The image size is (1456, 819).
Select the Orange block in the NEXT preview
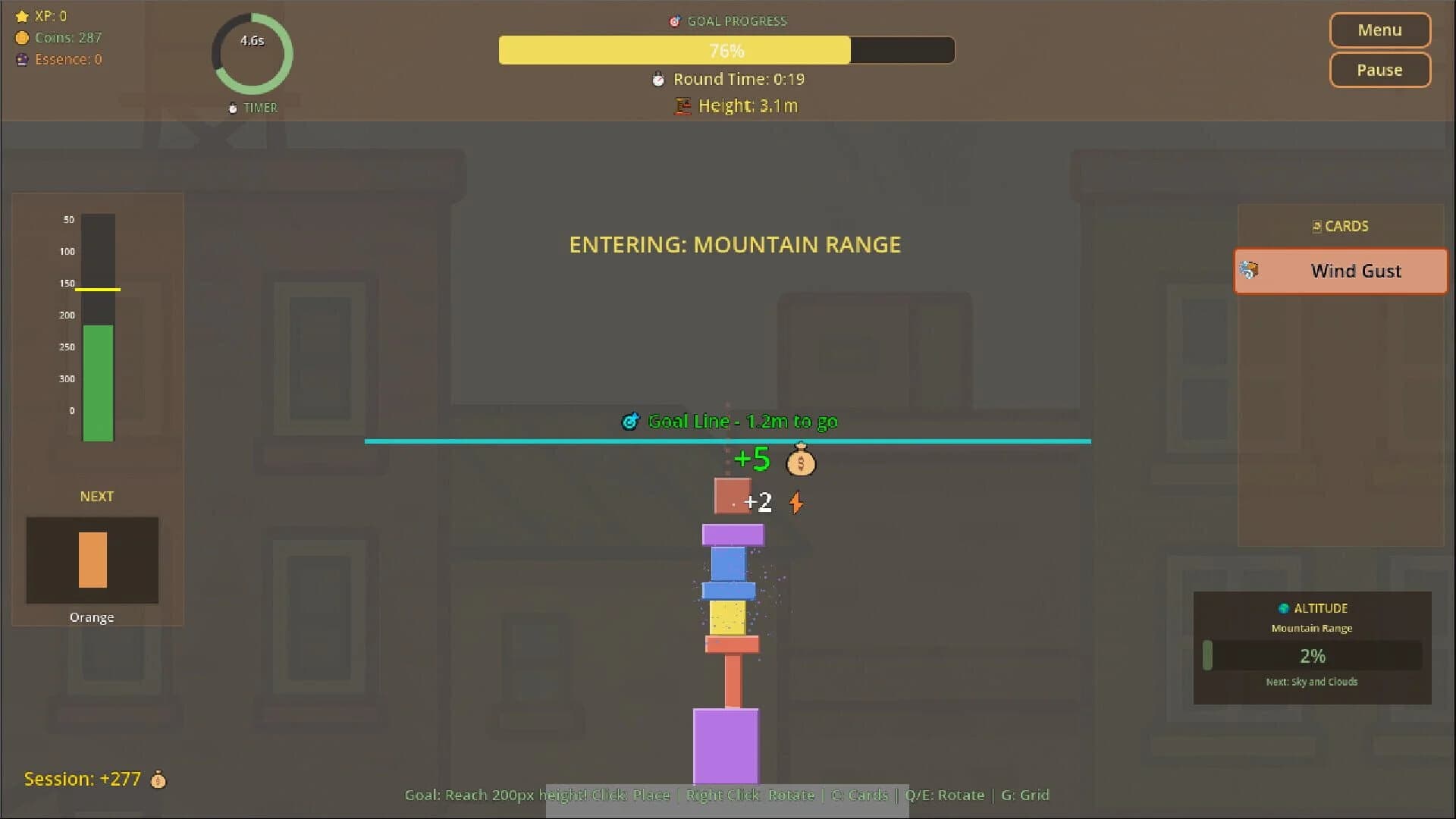point(91,560)
